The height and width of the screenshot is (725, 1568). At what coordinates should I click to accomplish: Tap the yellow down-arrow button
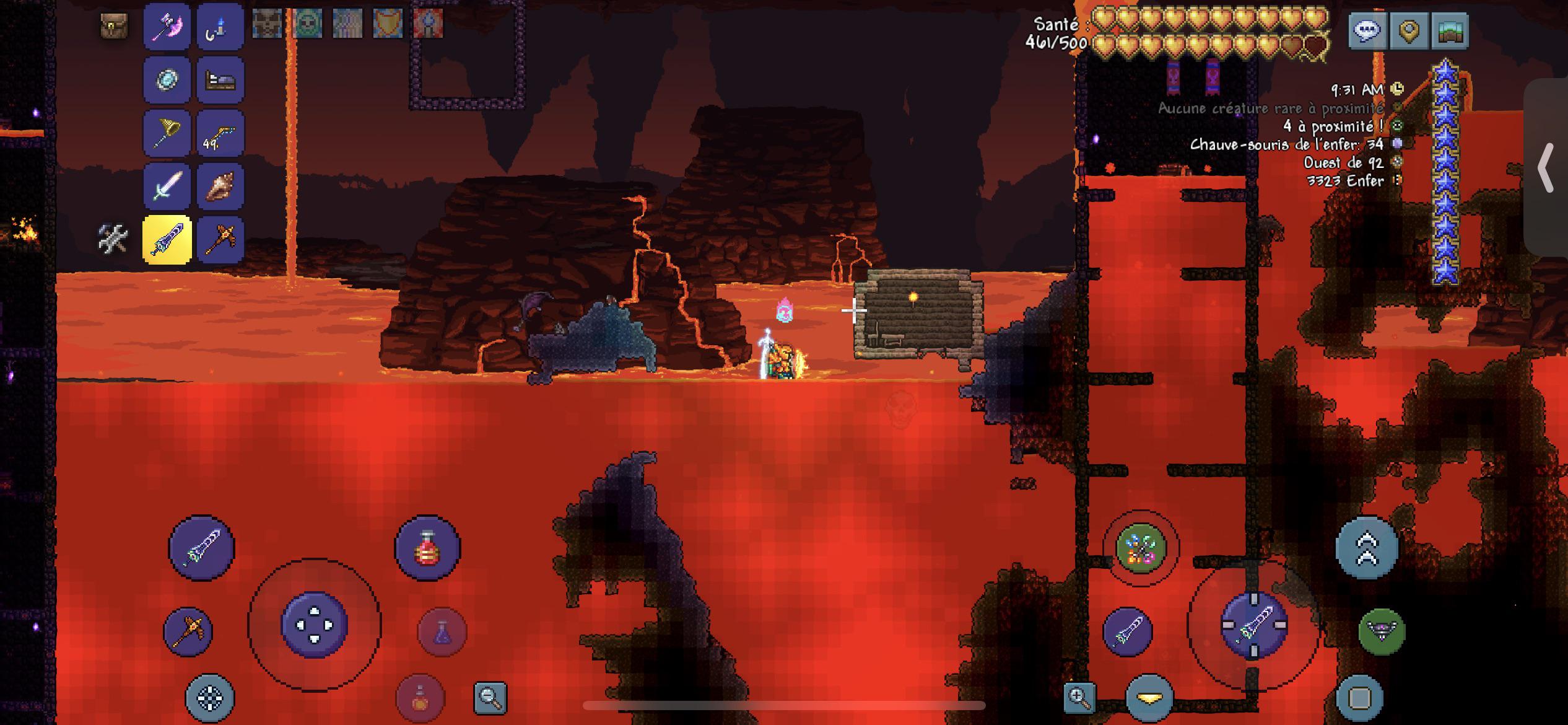[1149, 698]
